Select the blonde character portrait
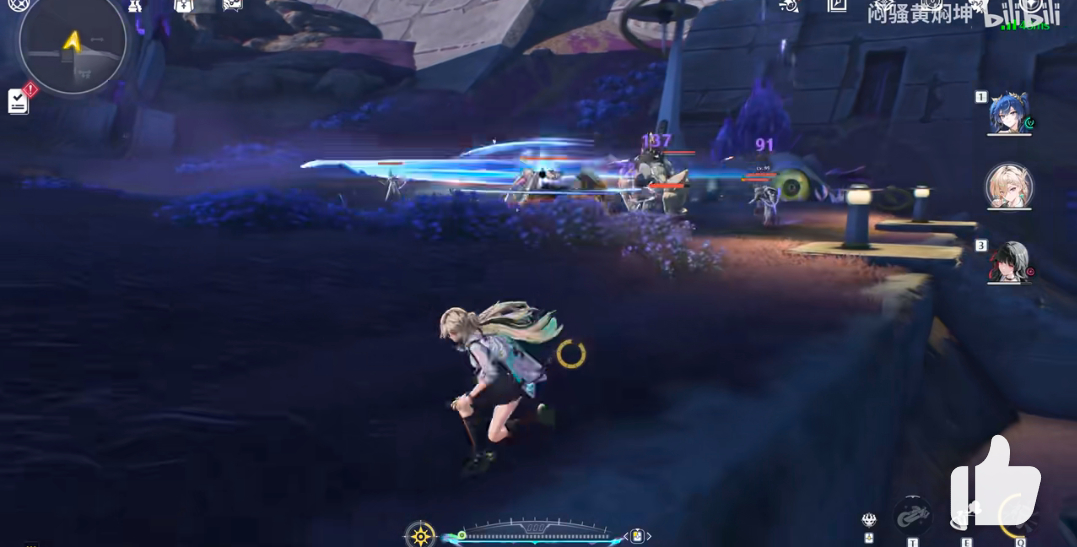This screenshot has width=1077, height=547. [x=1008, y=187]
